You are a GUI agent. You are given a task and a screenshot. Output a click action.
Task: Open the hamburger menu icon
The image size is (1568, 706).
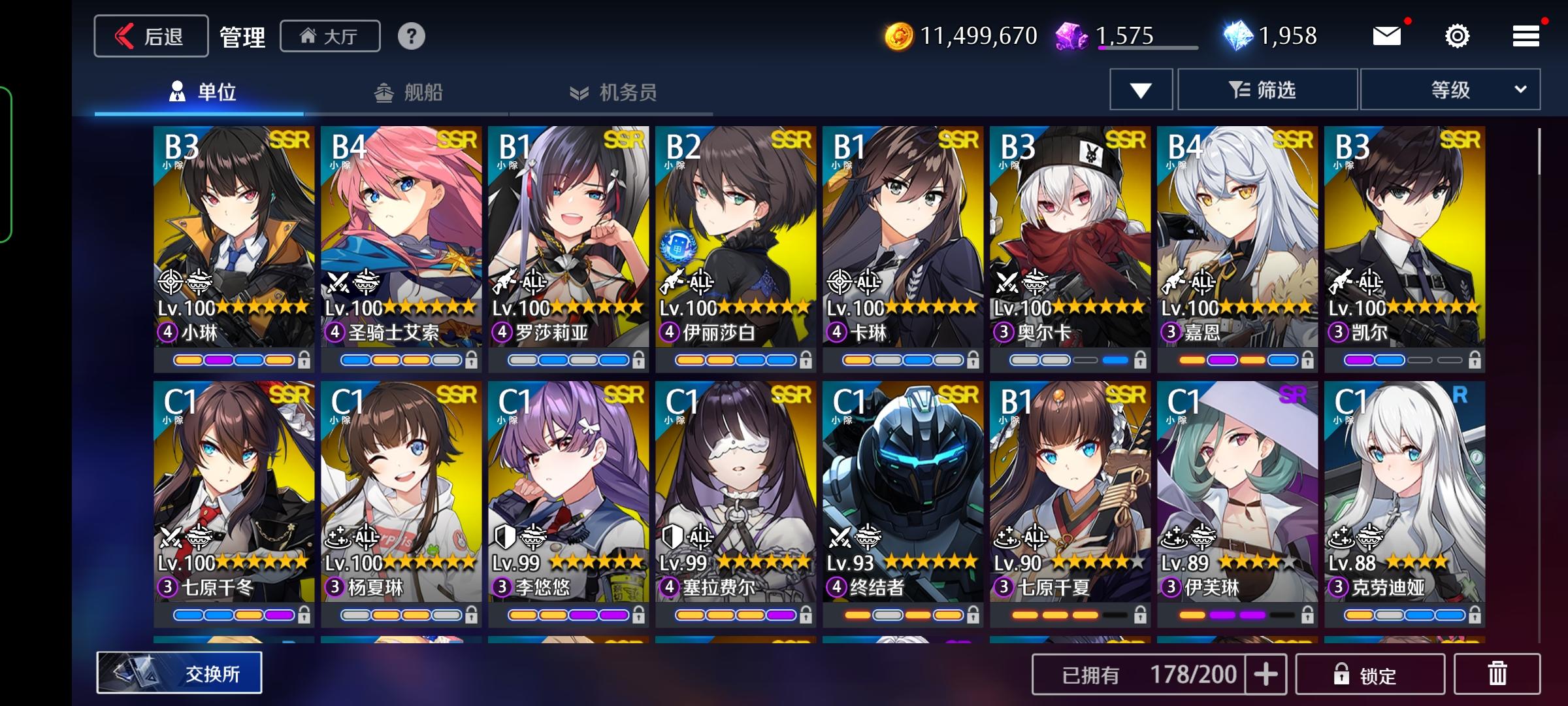(x=1526, y=36)
